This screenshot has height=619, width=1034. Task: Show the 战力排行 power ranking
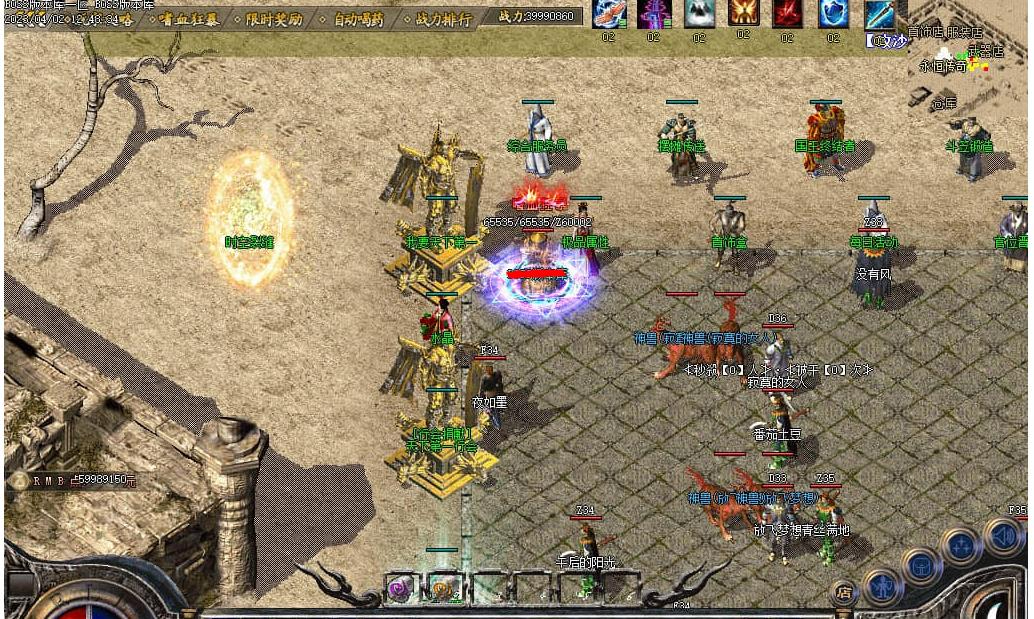pos(442,18)
